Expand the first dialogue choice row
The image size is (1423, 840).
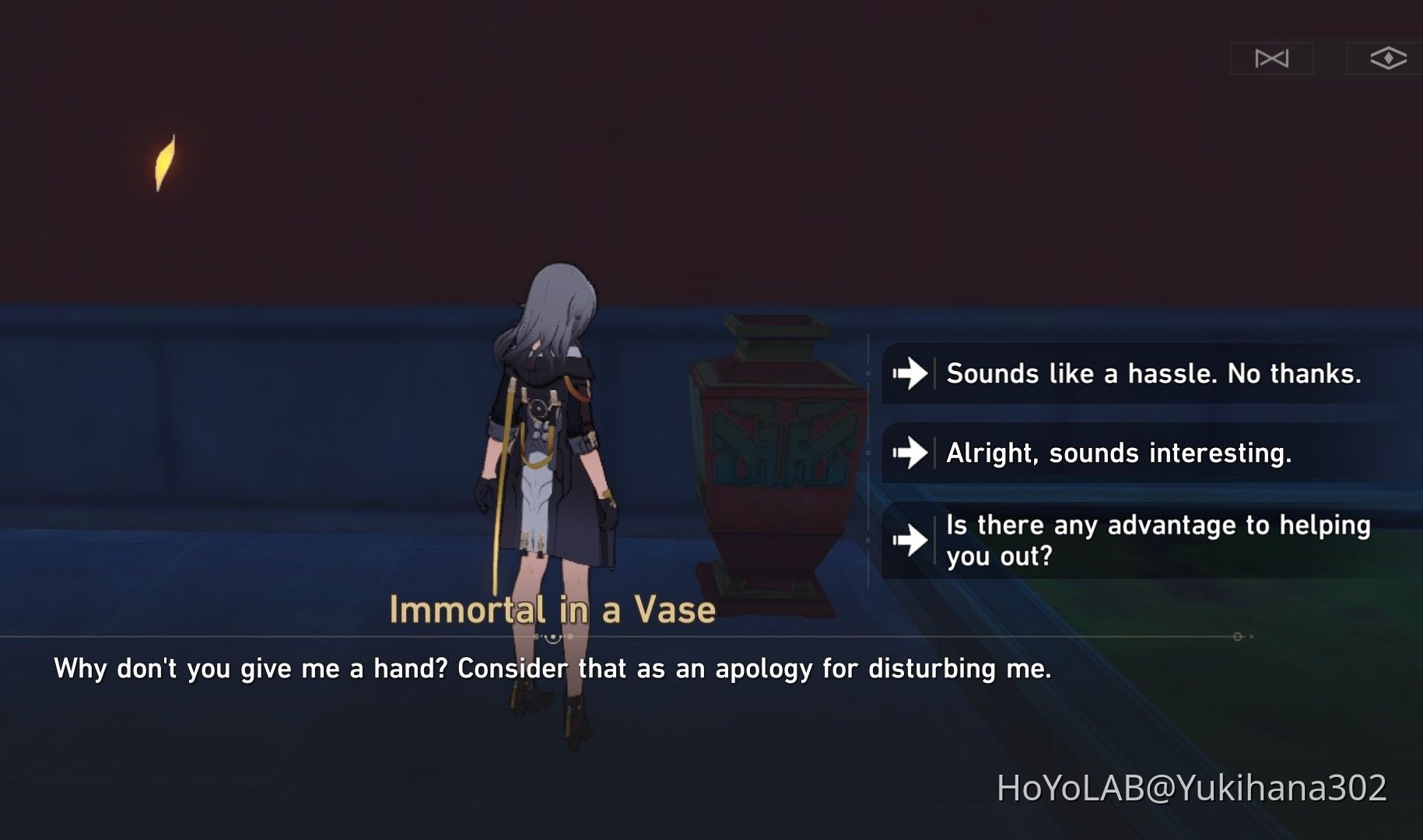[x=1128, y=374]
